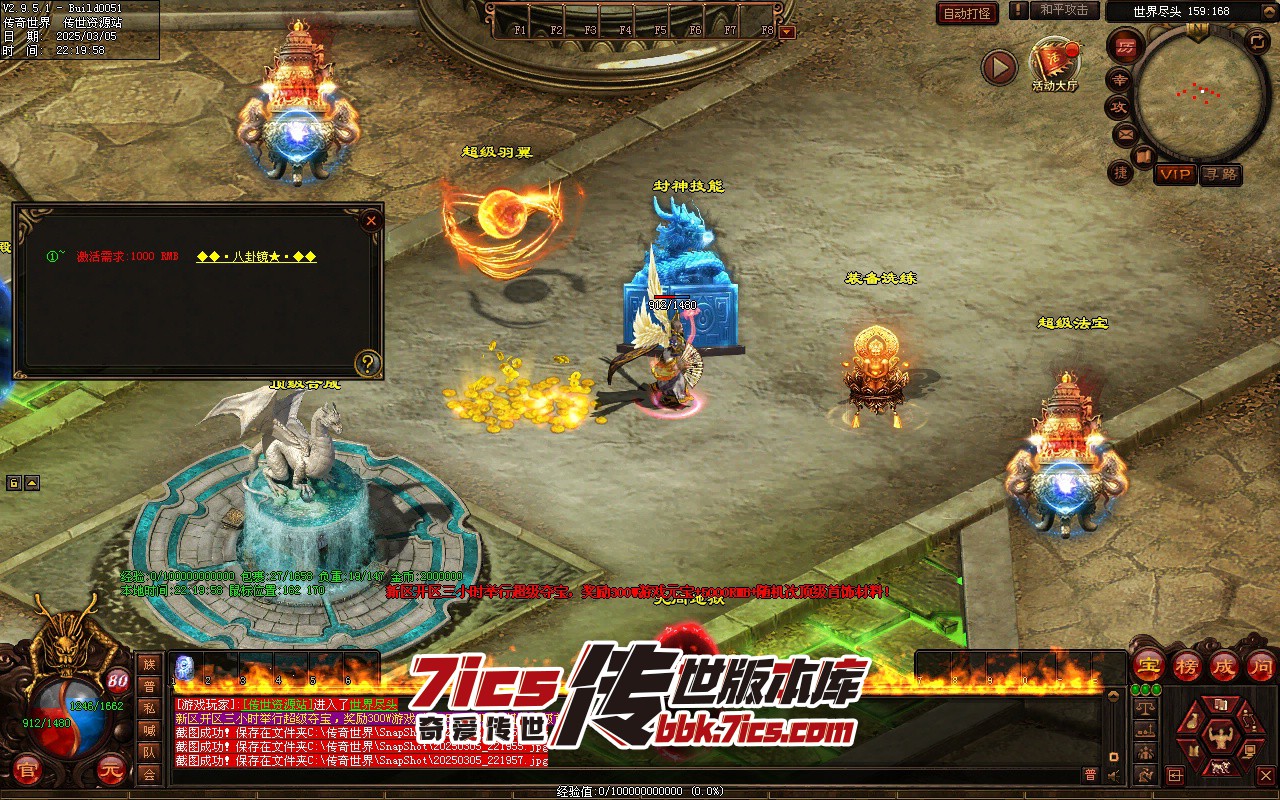Click the red X button beside the hexagon menu
The height and width of the screenshot is (800, 1280).
1265,775
